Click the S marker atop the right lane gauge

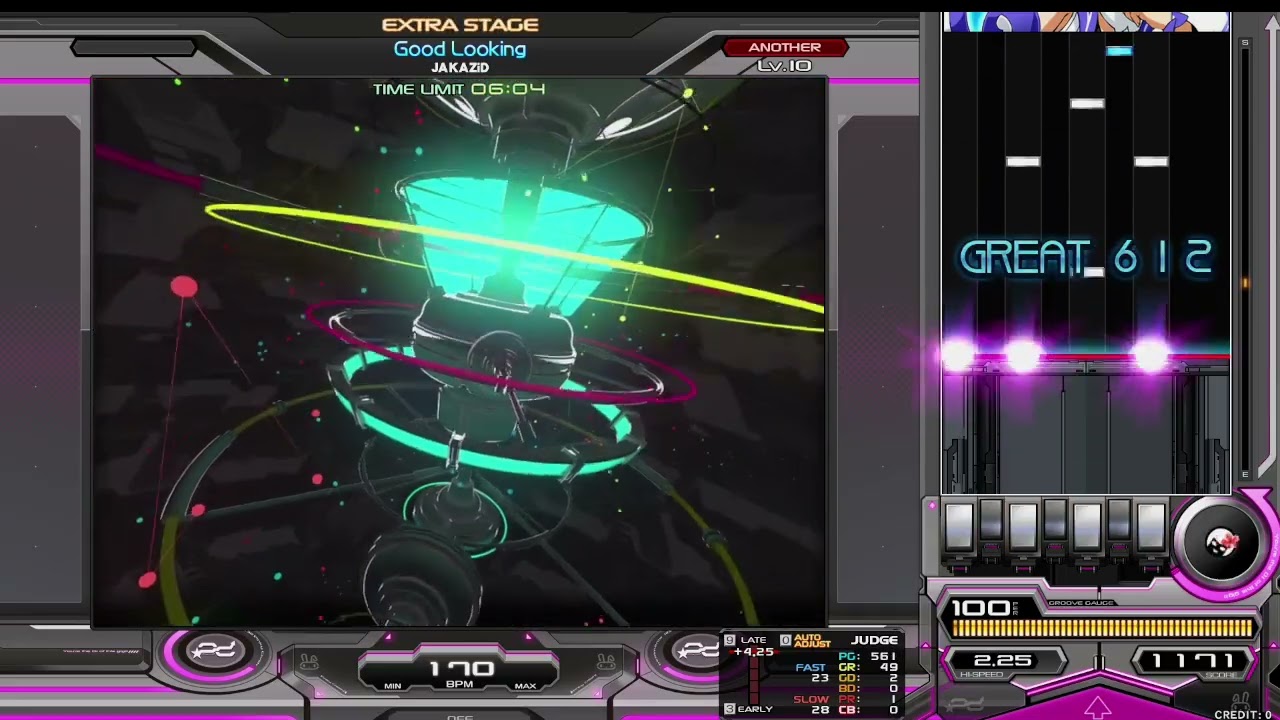coord(1244,44)
